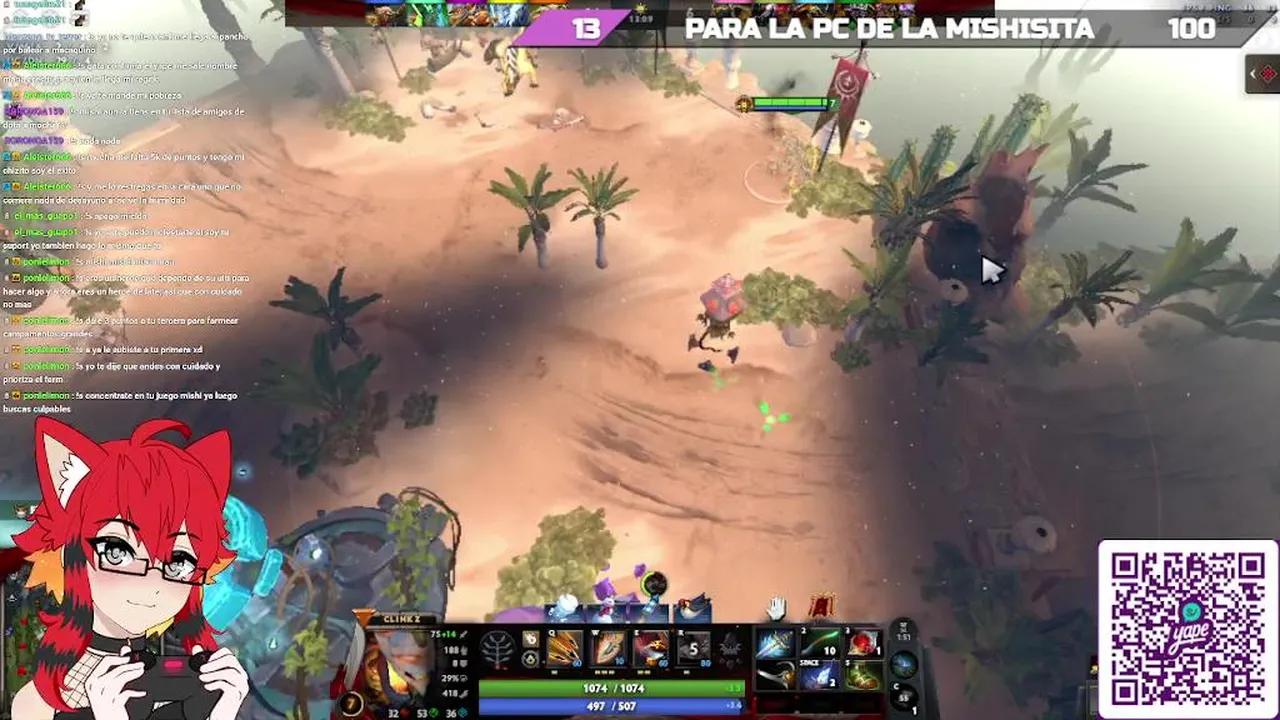Click the Yape QR code in the corner
This screenshot has width=1280, height=720.
click(x=1186, y=625)
